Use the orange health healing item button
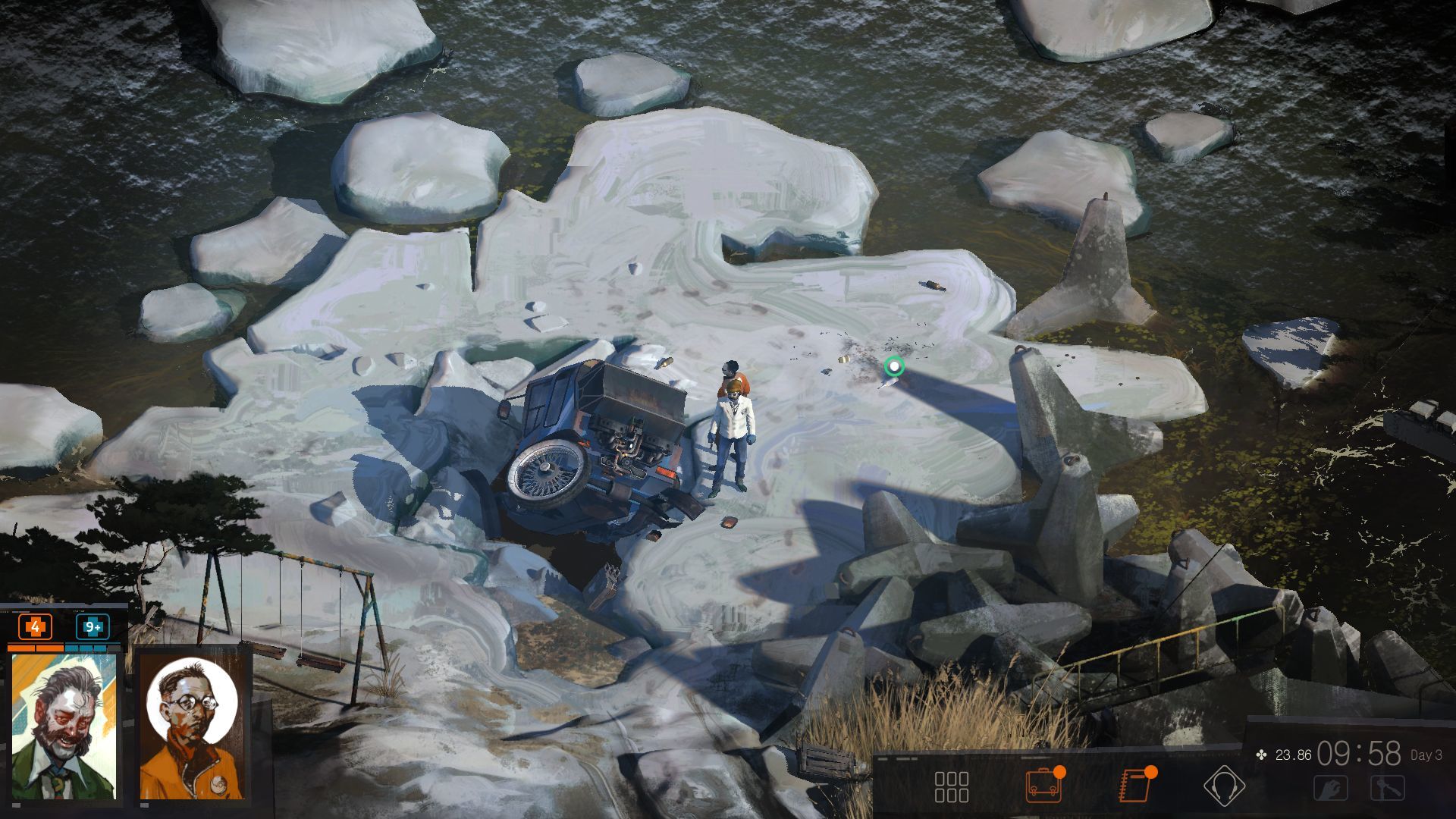 pyautogui.click(x=35, y=627)
